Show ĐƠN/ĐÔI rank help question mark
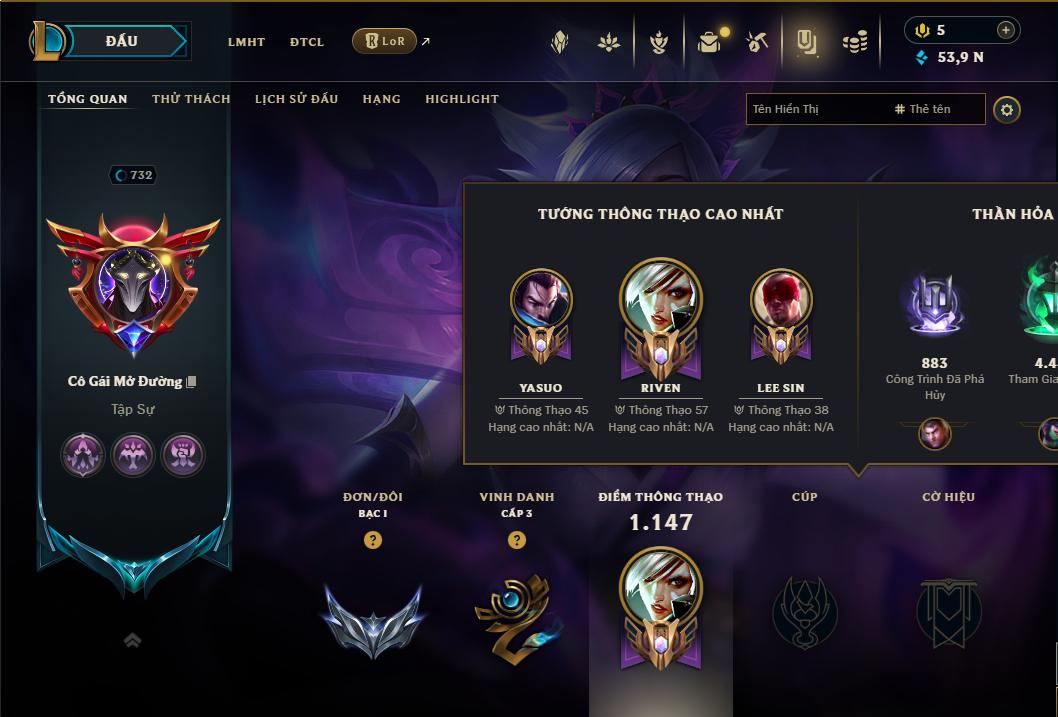Screen dimensions: 1058x717 (373, 540)
